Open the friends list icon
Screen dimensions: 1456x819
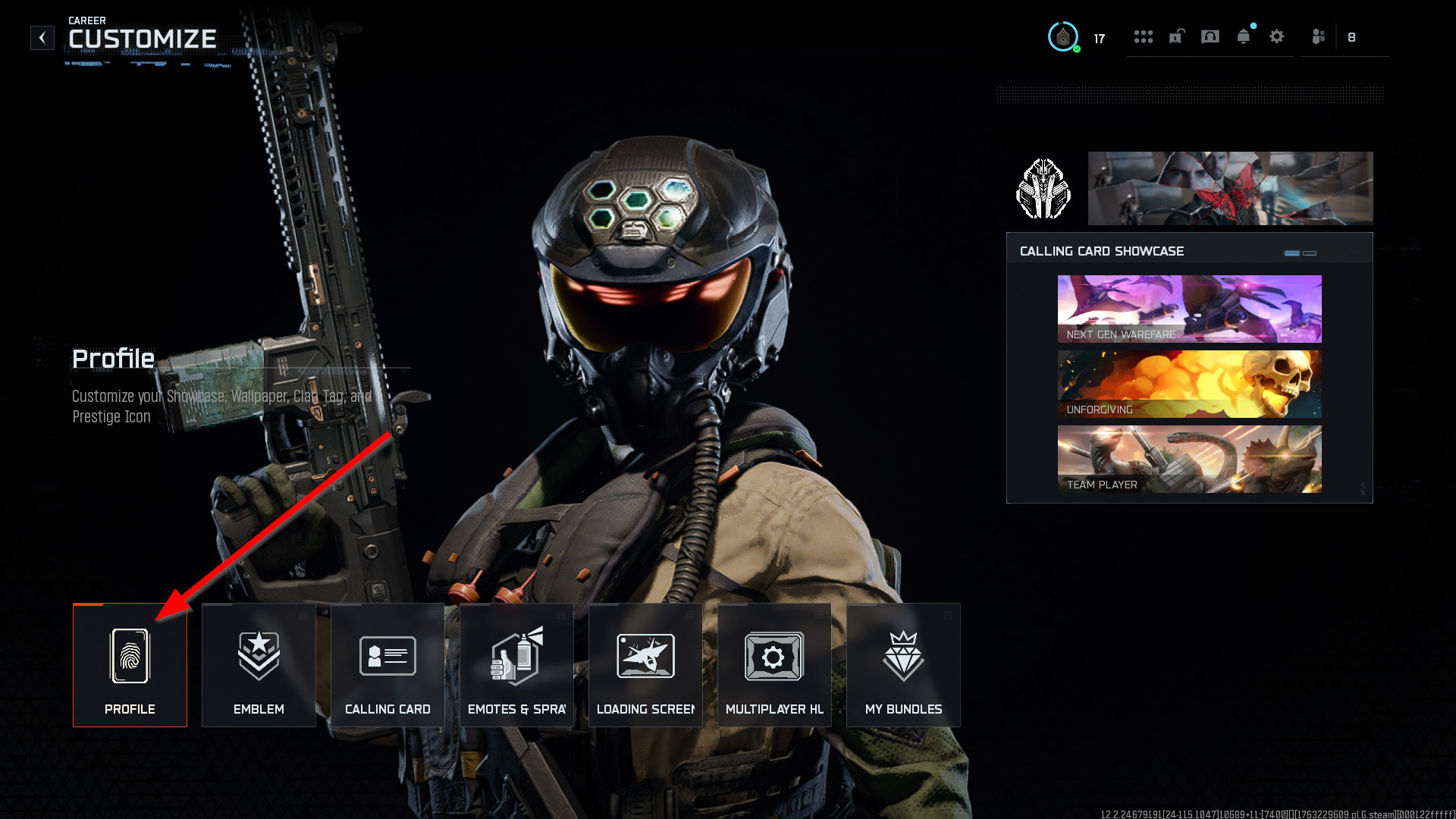1319,36
